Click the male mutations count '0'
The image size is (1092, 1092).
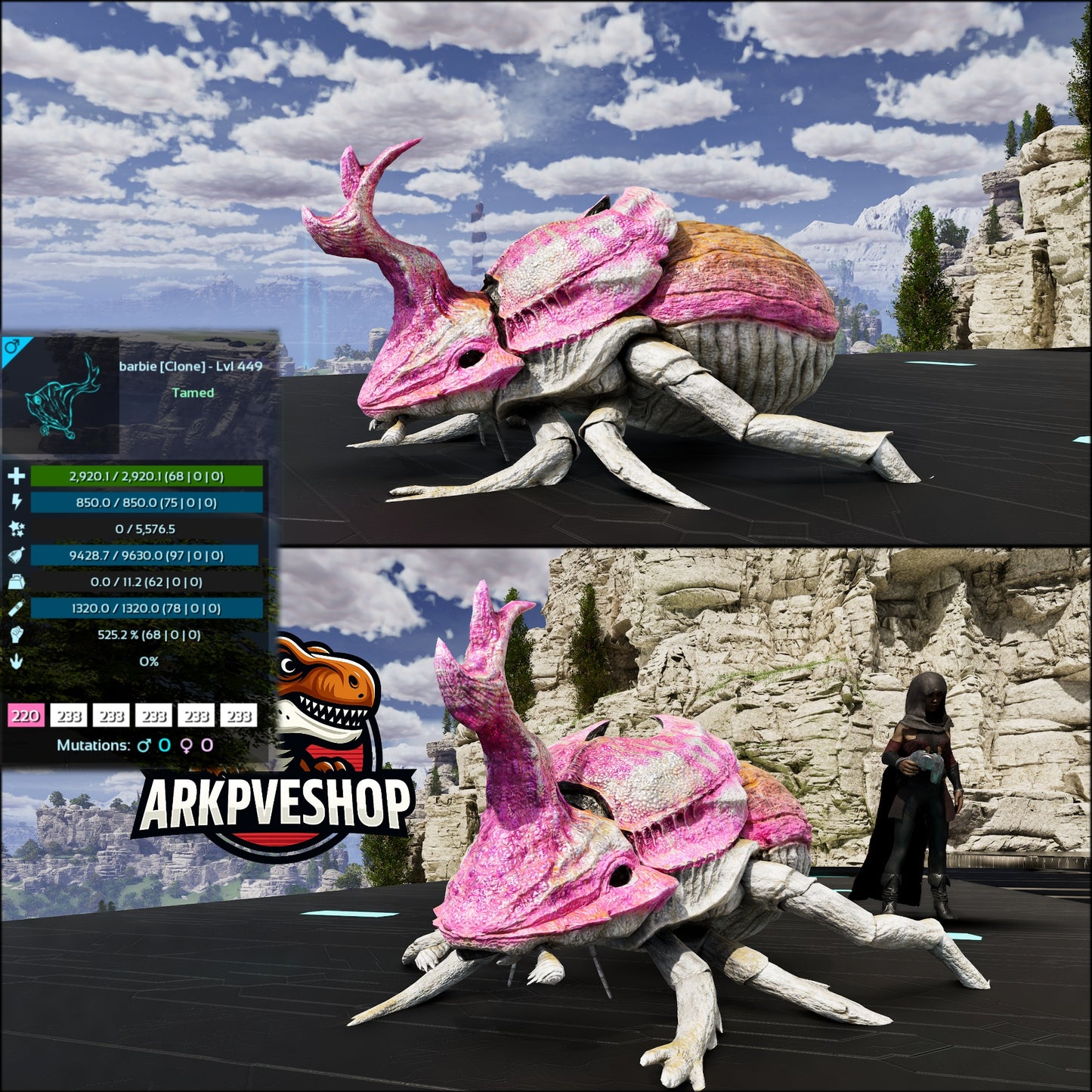click(164, 745)
